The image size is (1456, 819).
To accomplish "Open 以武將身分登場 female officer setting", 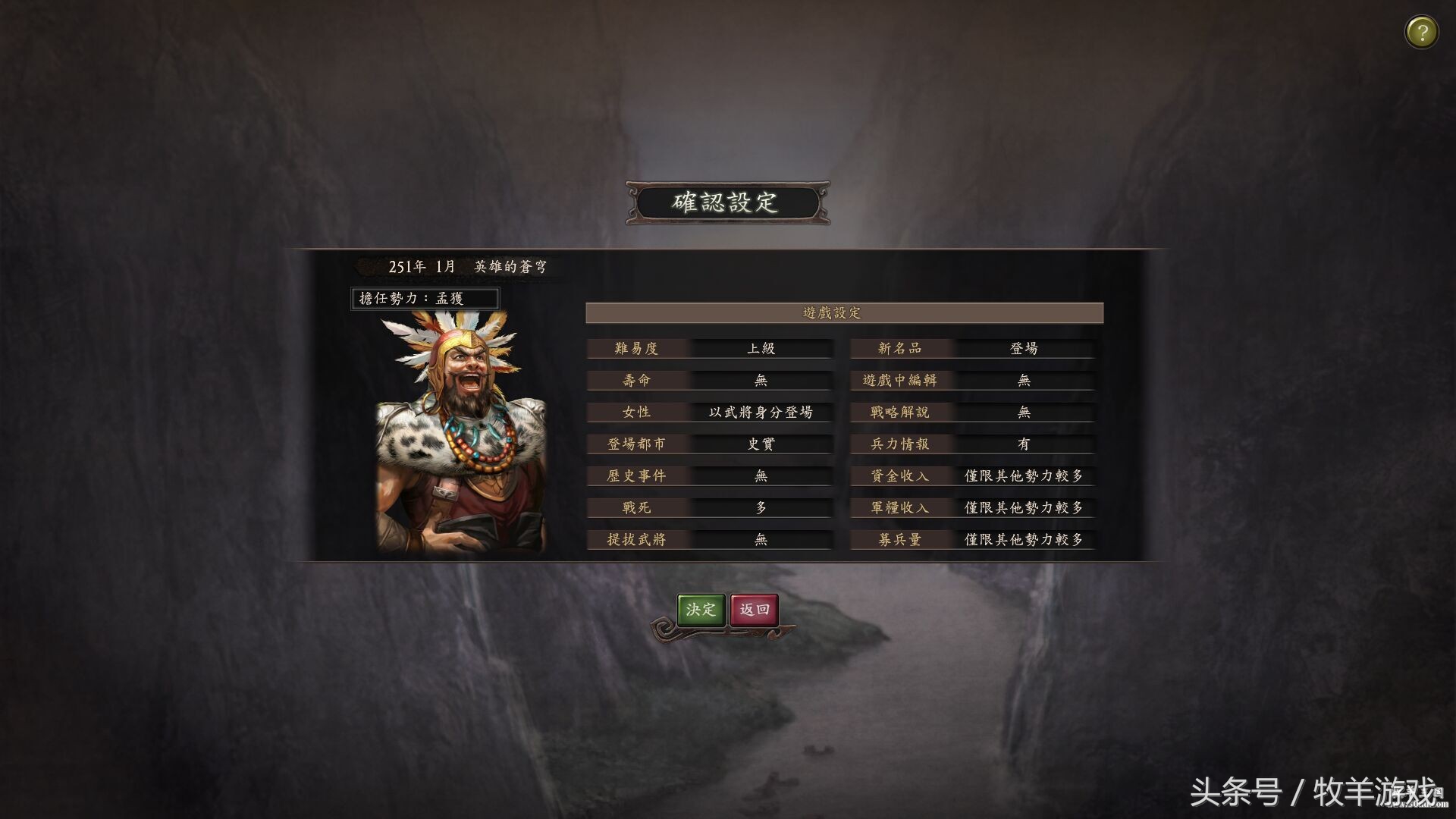I will (x=760, y=412).
